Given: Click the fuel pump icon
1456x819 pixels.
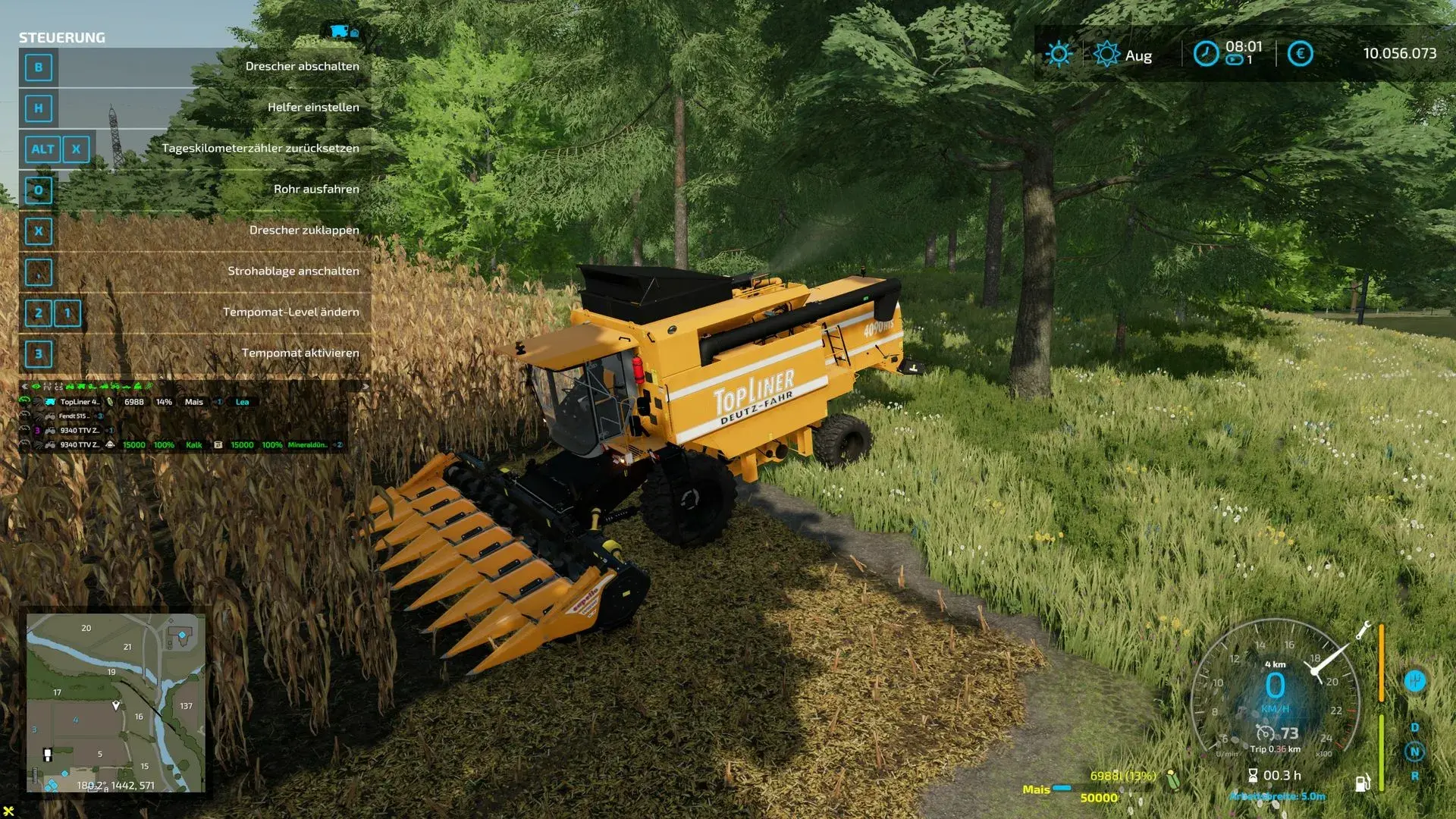Looking at the screenshot, I should click(x=1363, y=783).
